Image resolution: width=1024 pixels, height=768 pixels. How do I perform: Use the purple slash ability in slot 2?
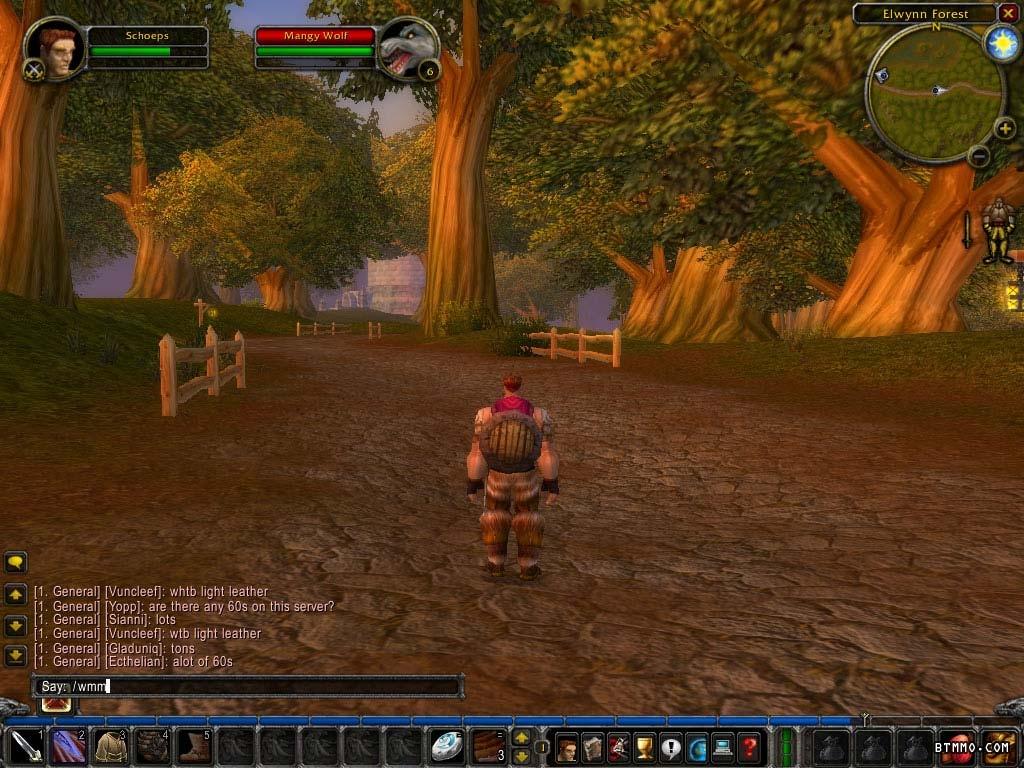coord(68,746)
